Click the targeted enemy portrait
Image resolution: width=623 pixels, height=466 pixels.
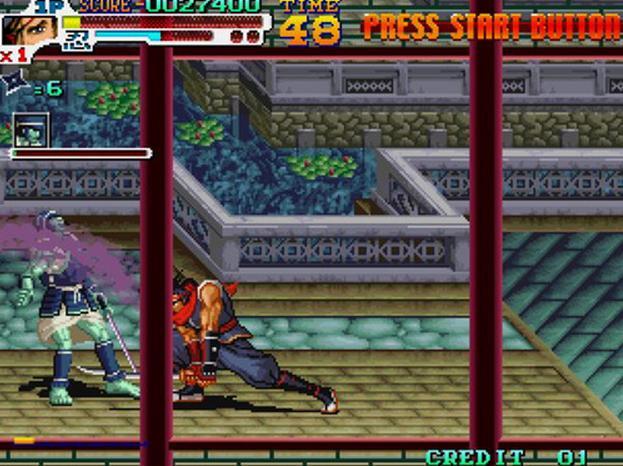(x=31, y=130)
